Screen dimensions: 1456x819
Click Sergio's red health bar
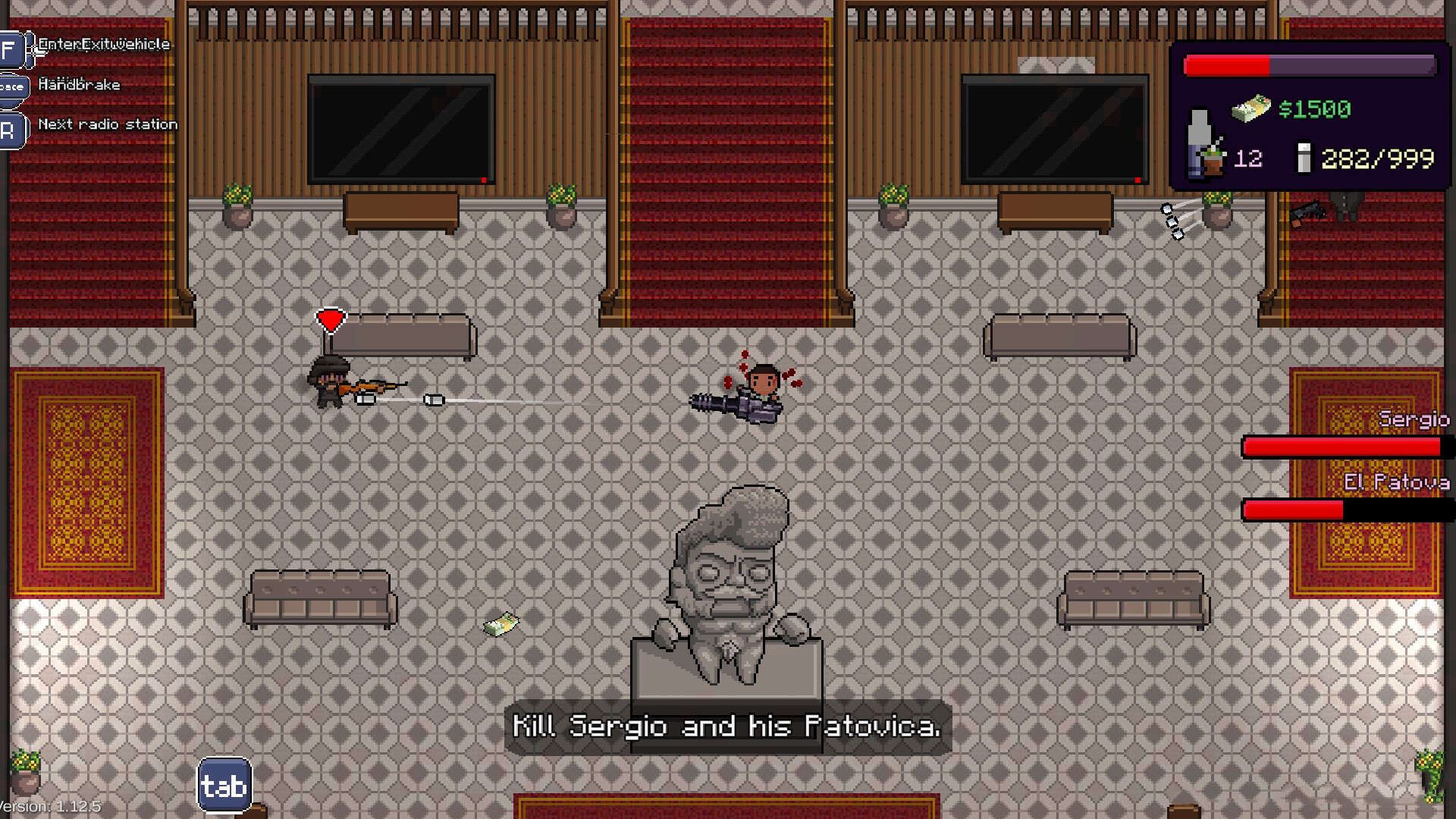tap(1342, 447)
